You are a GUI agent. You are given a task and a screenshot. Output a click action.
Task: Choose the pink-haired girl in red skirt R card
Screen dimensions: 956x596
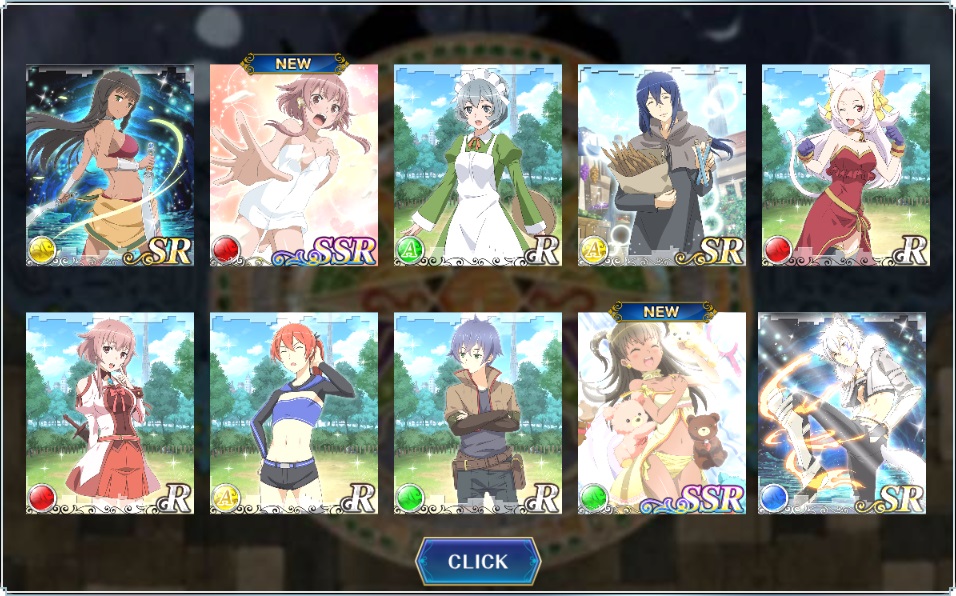(x=110, y=413)
